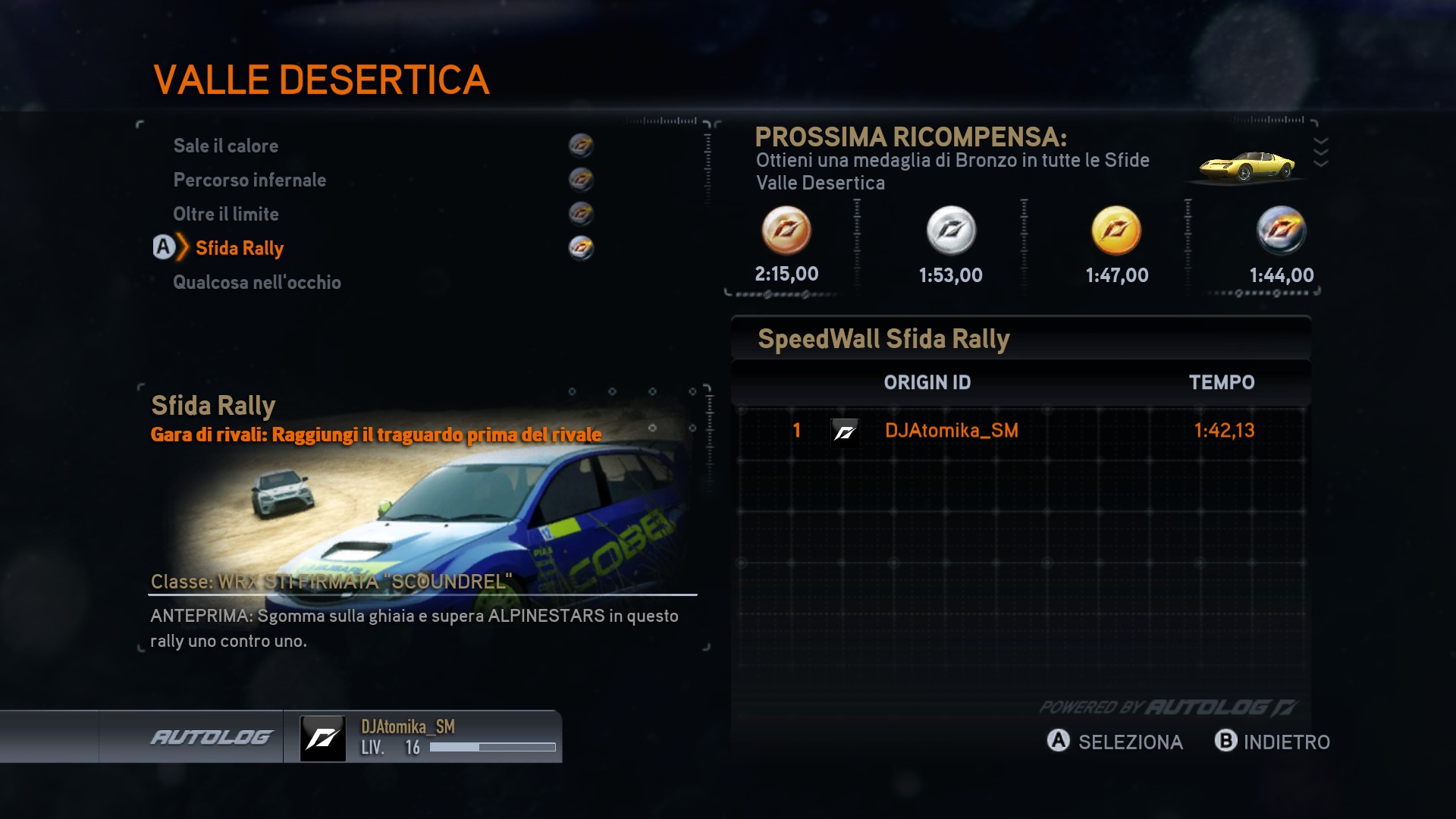
Task: Click the DJAtomika_SM SpeedWall leaderboard row
Action: pyautogui.click(x=1021, y=431)
